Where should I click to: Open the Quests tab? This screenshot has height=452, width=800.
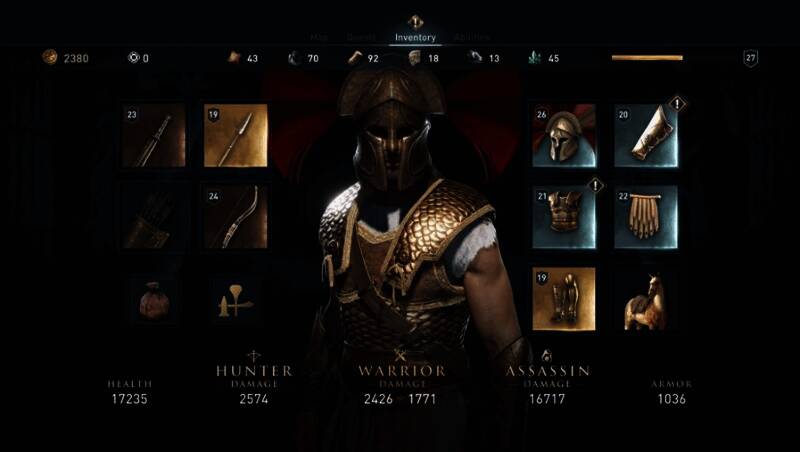click(x=361, y=38)
